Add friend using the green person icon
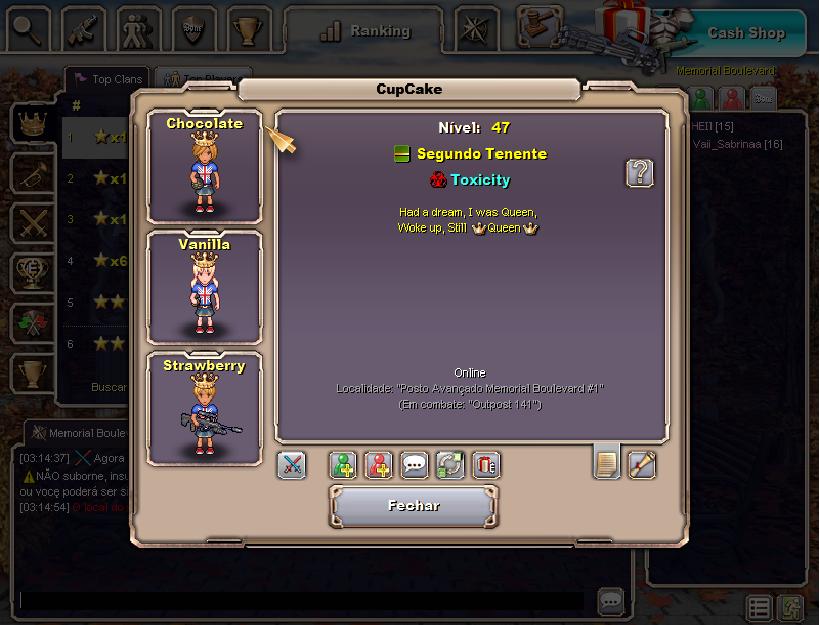 point(344,465)
